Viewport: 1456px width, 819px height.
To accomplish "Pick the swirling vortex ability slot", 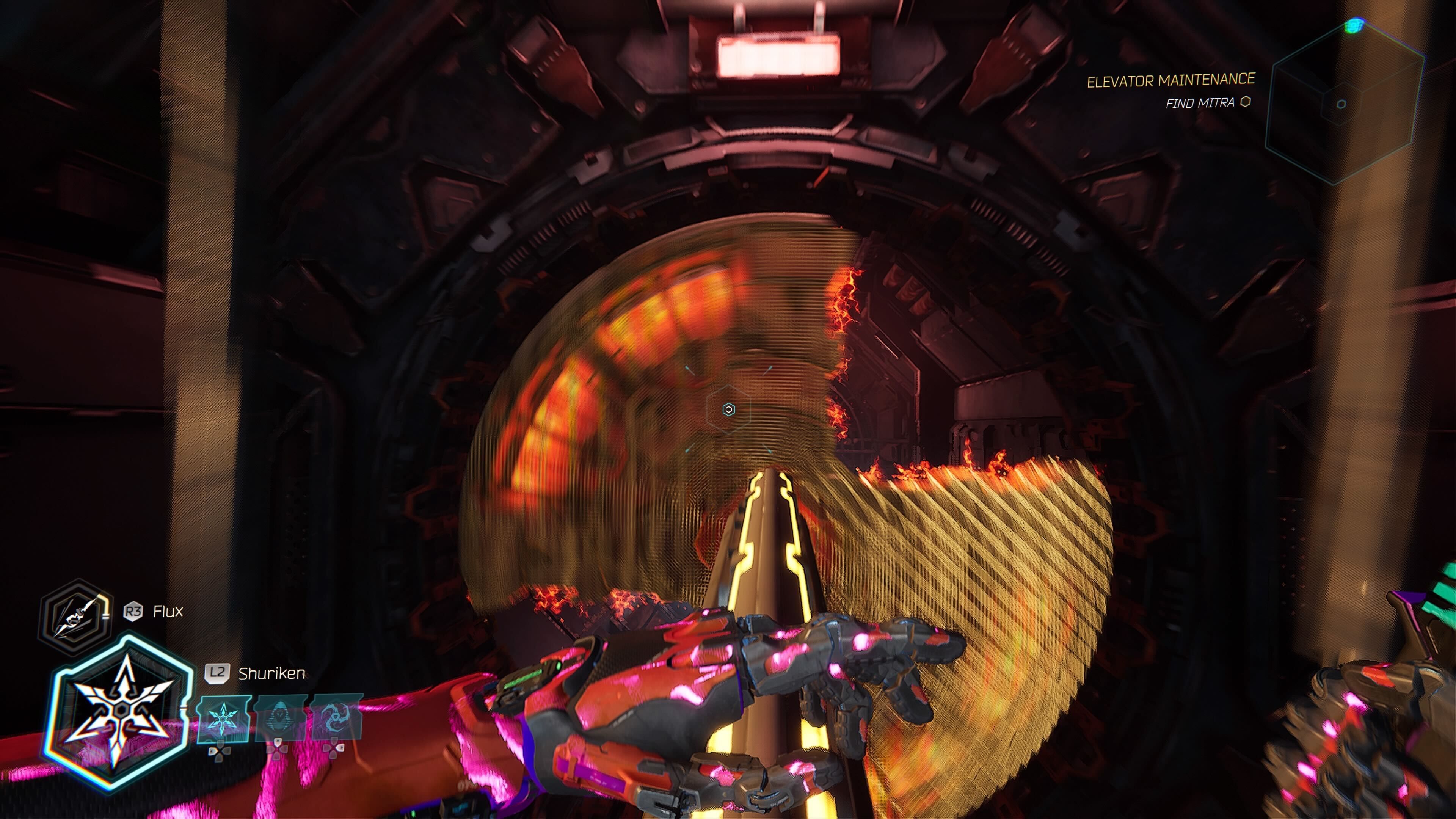I will click(334, 719).
